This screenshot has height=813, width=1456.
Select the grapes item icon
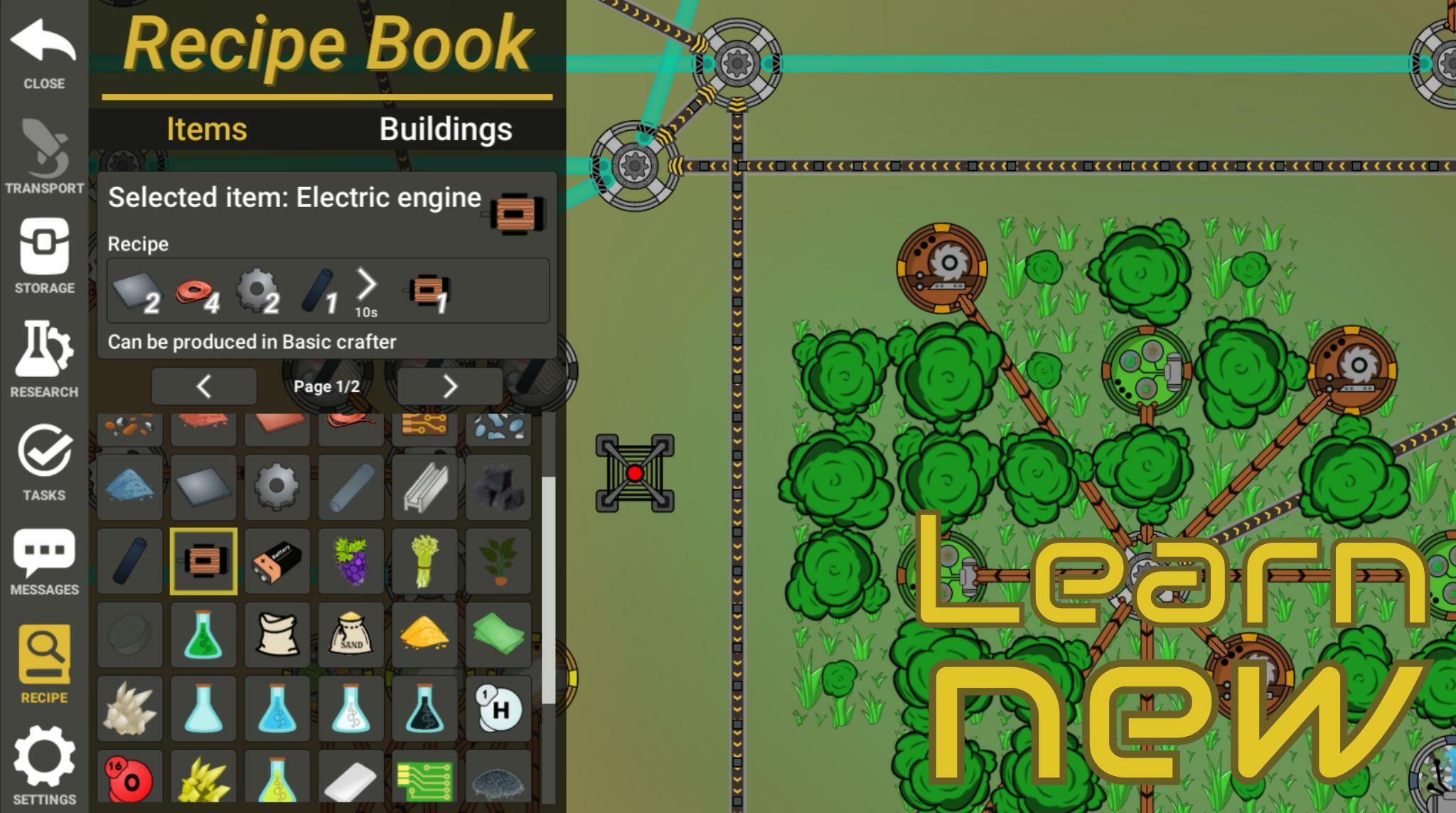[x=351, y=560]
